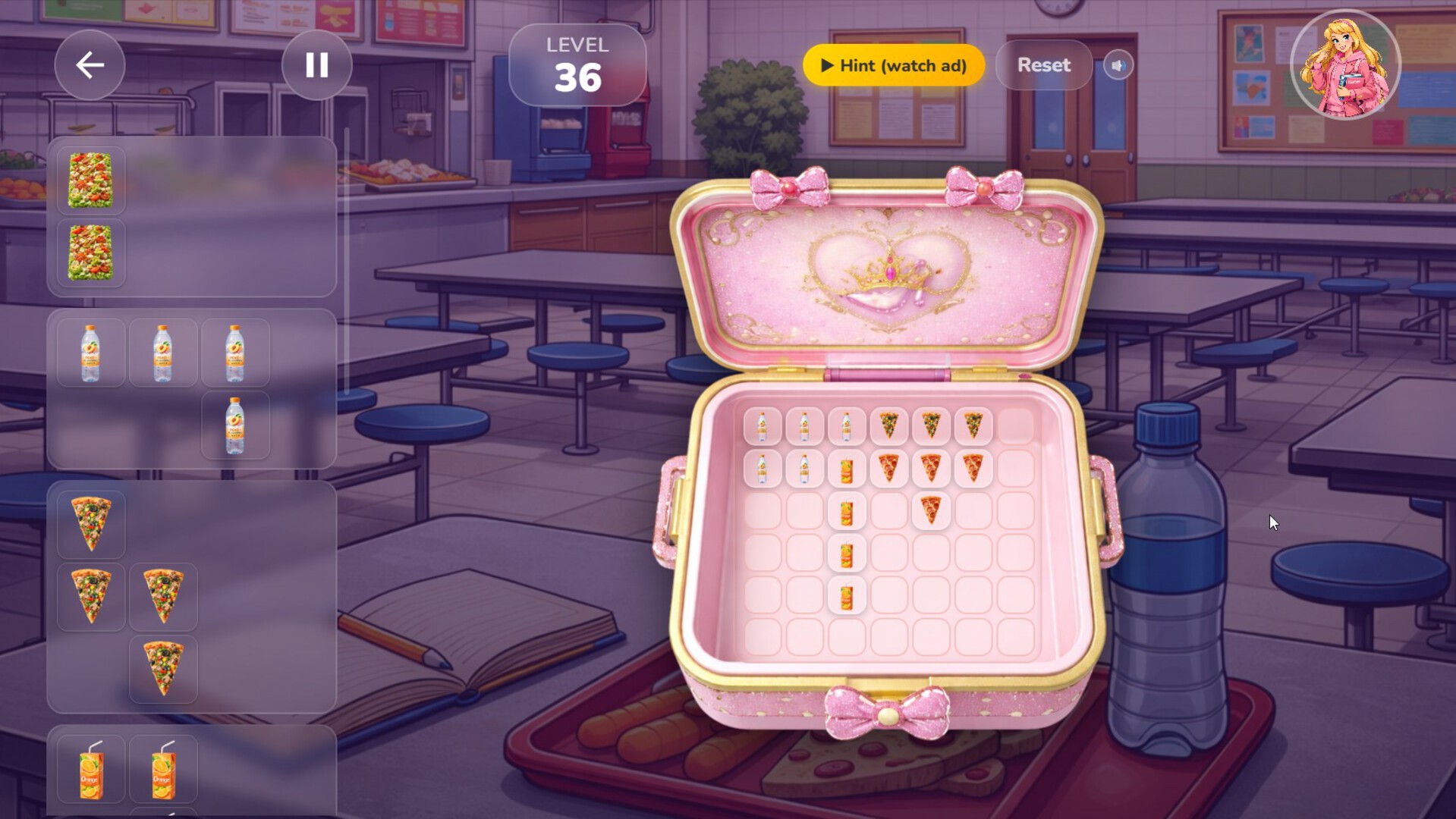Pause the game

316,65
